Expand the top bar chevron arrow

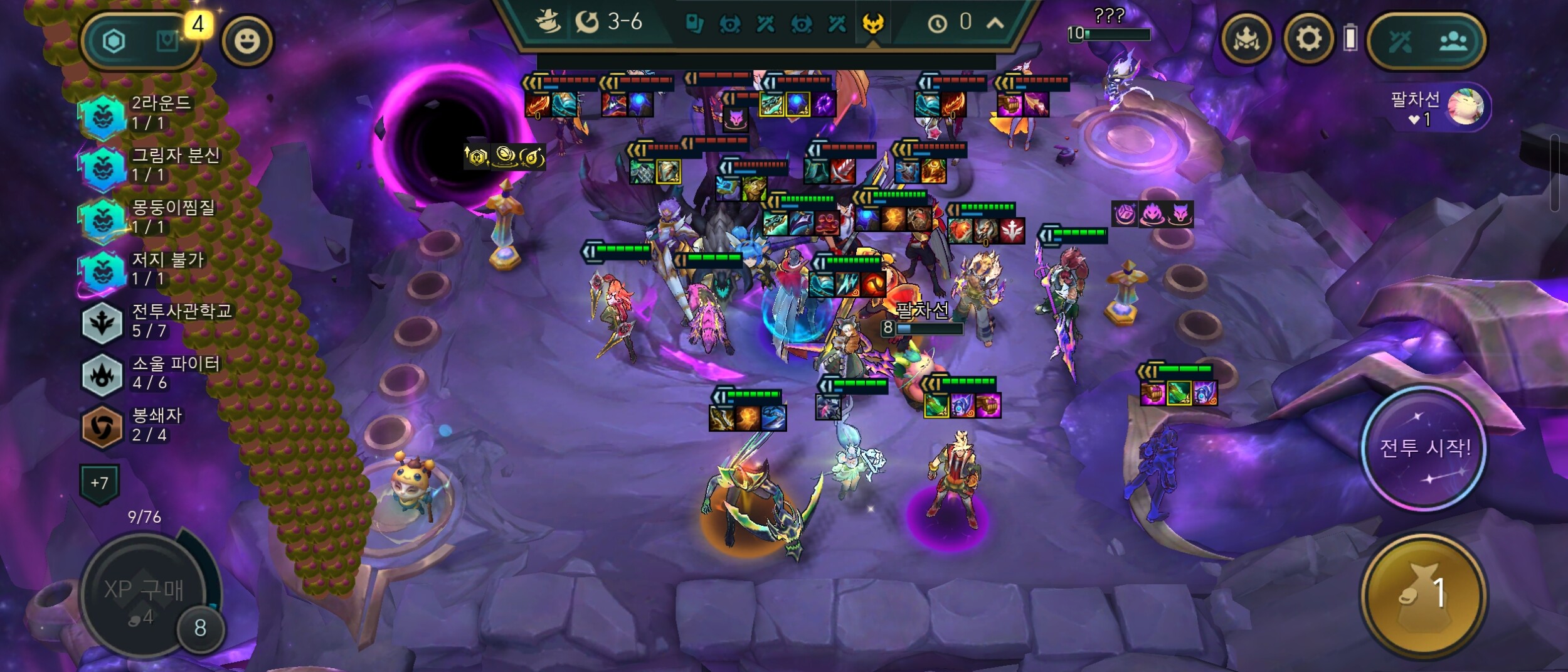pos(995,24)
